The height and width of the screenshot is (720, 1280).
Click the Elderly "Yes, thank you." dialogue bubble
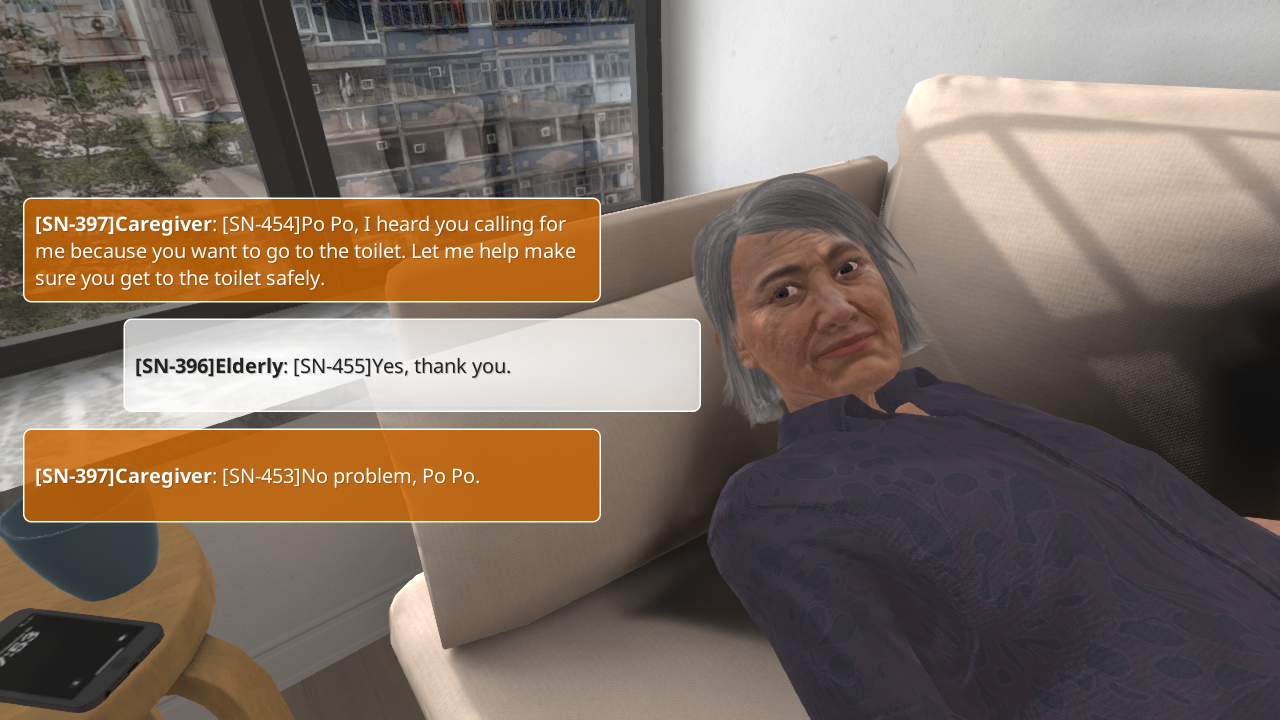411,366
